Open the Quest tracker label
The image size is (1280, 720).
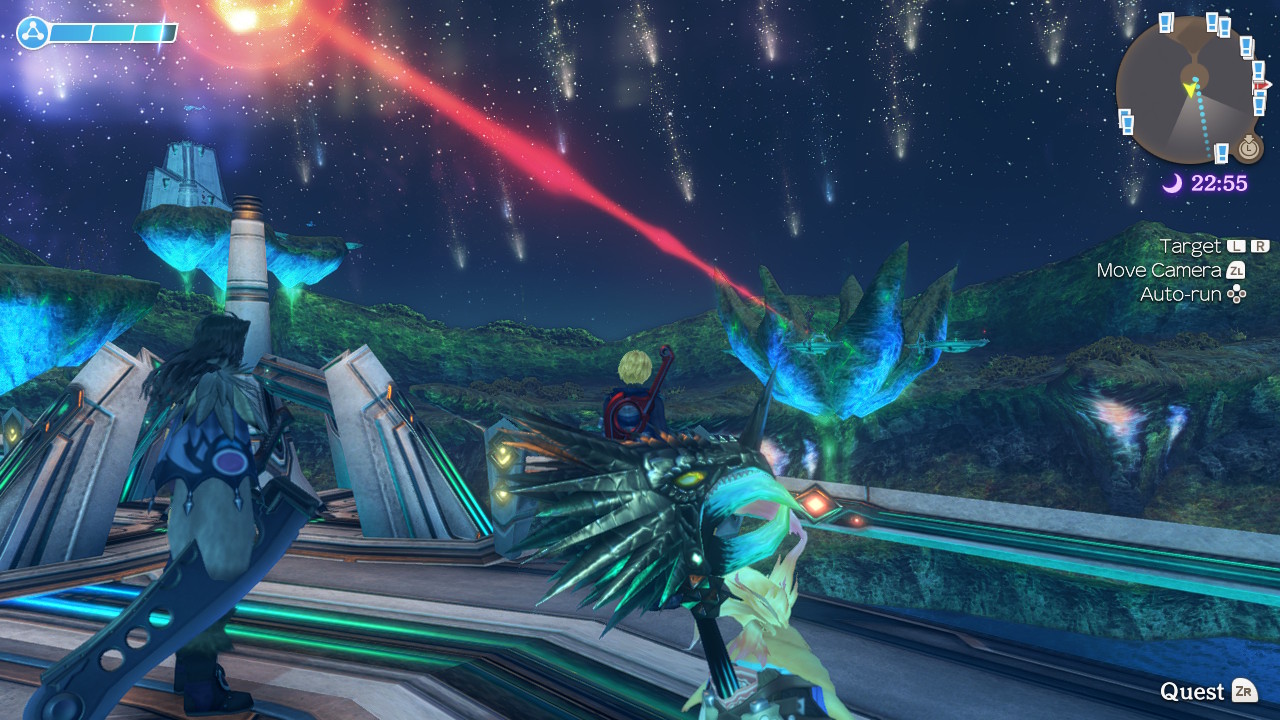[x=1192, y=691]
